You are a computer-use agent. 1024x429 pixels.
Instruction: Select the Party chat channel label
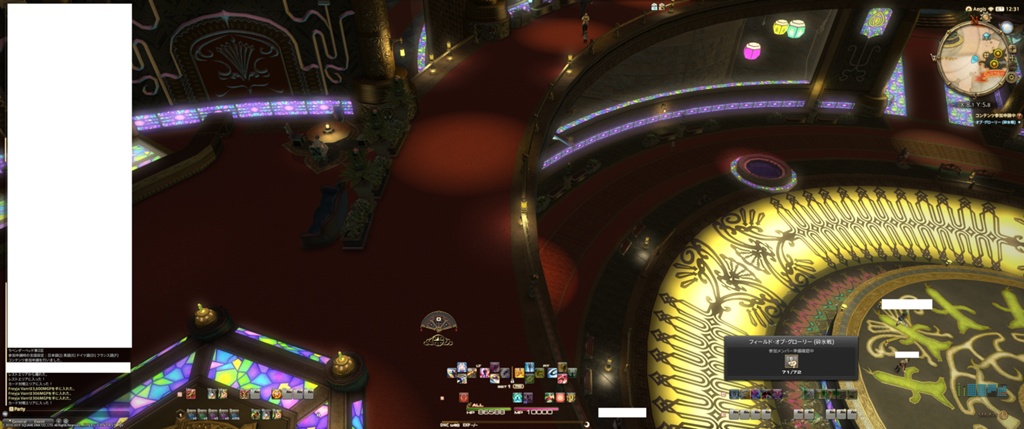pyautogui.click(x=17, y=409)
